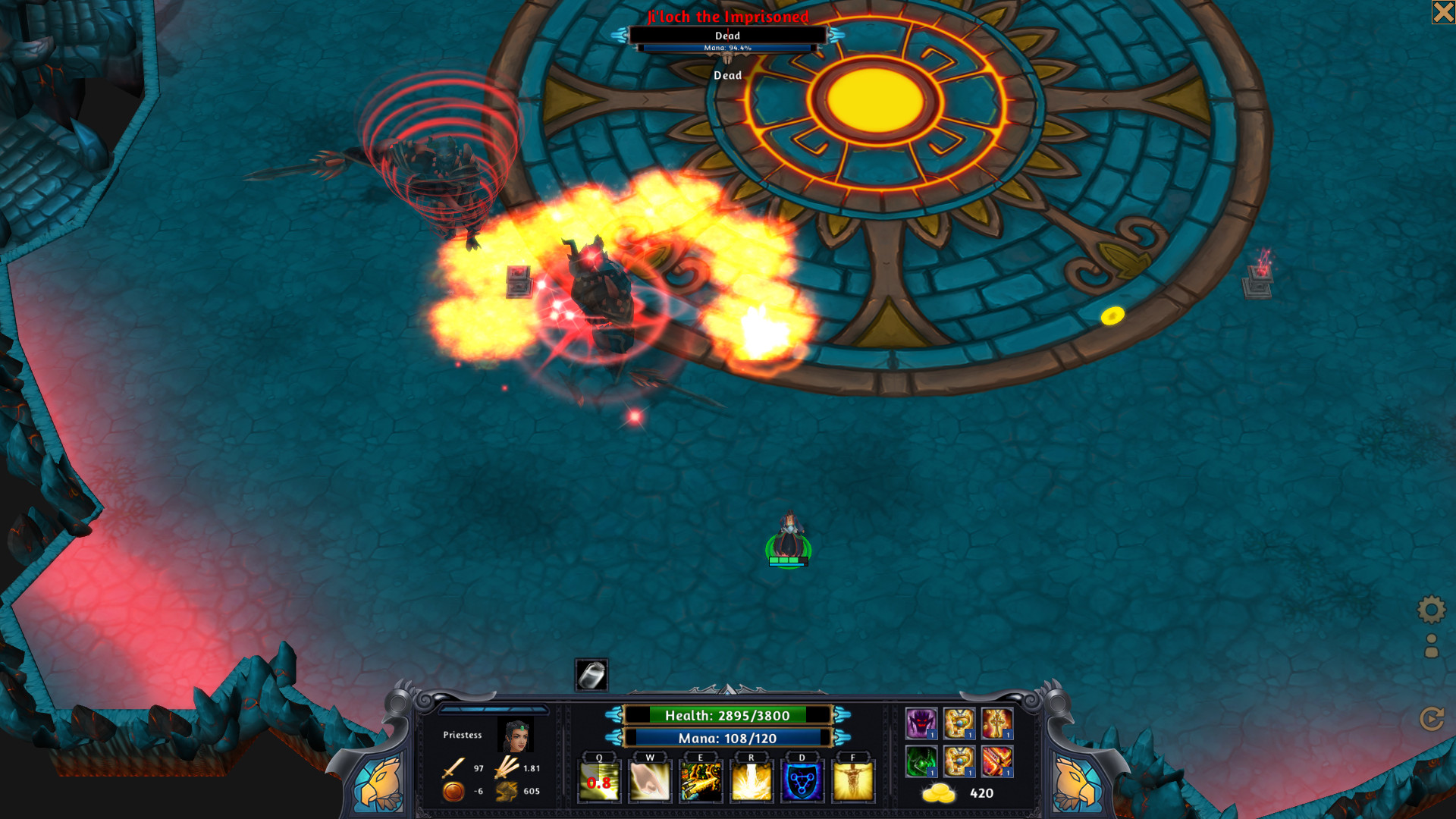Click the Priestess hero portrait
This screenshot has height=819, width=1456.
coord(516,735)
